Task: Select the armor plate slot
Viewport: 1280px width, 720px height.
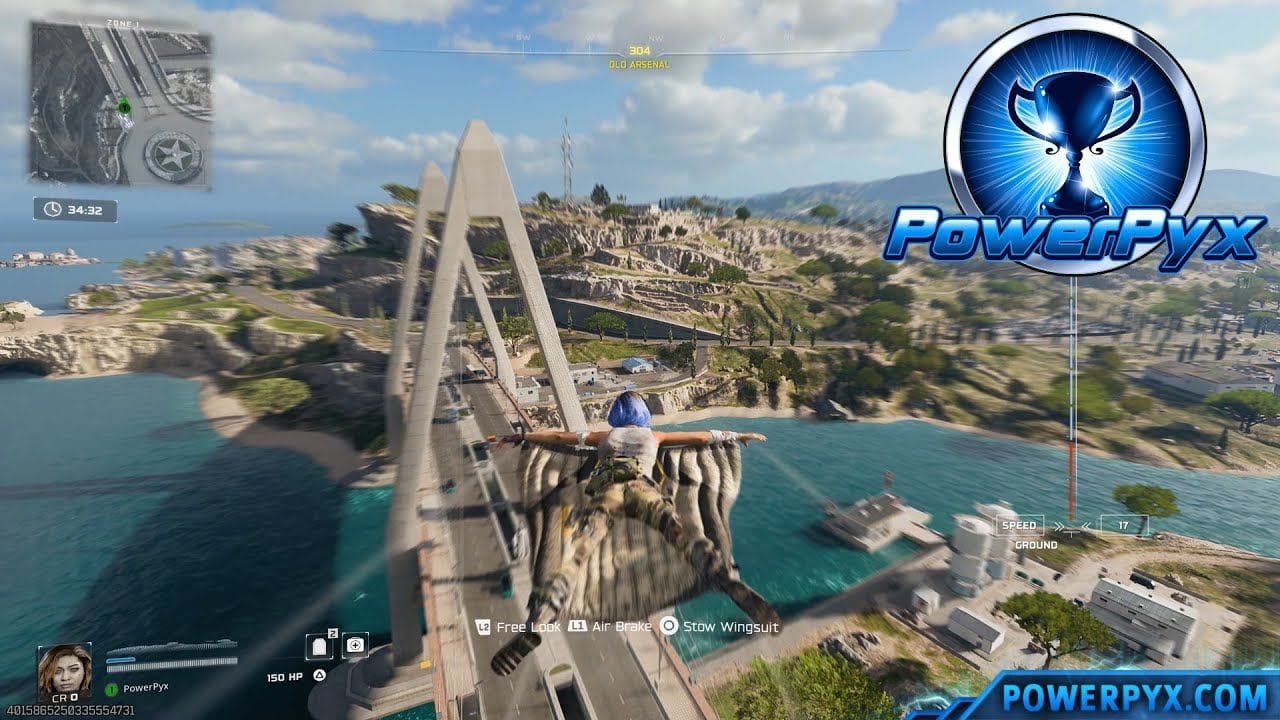Action: tap(321, 646)
